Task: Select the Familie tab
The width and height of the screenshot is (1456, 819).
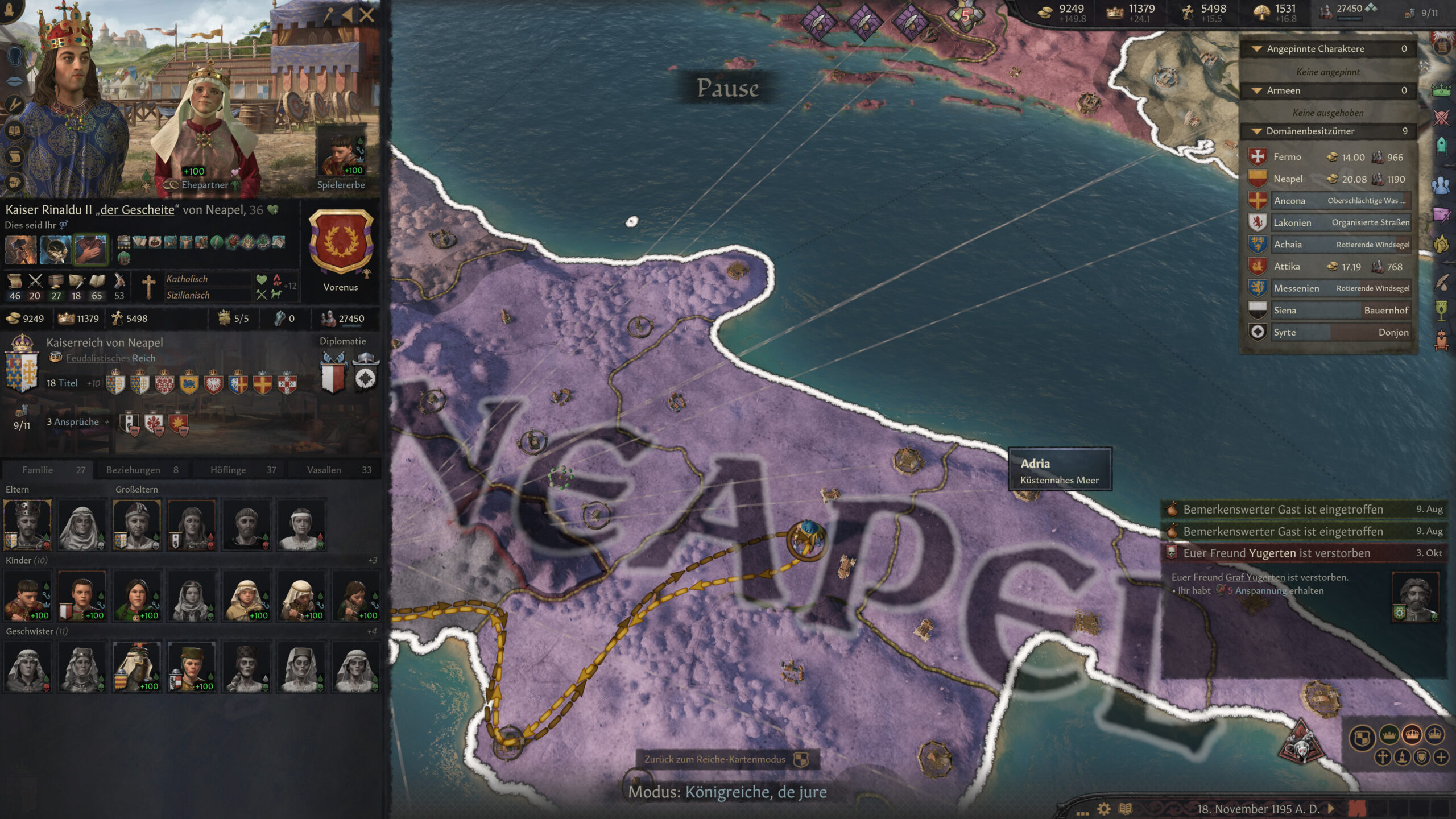Action: [48, 470]
